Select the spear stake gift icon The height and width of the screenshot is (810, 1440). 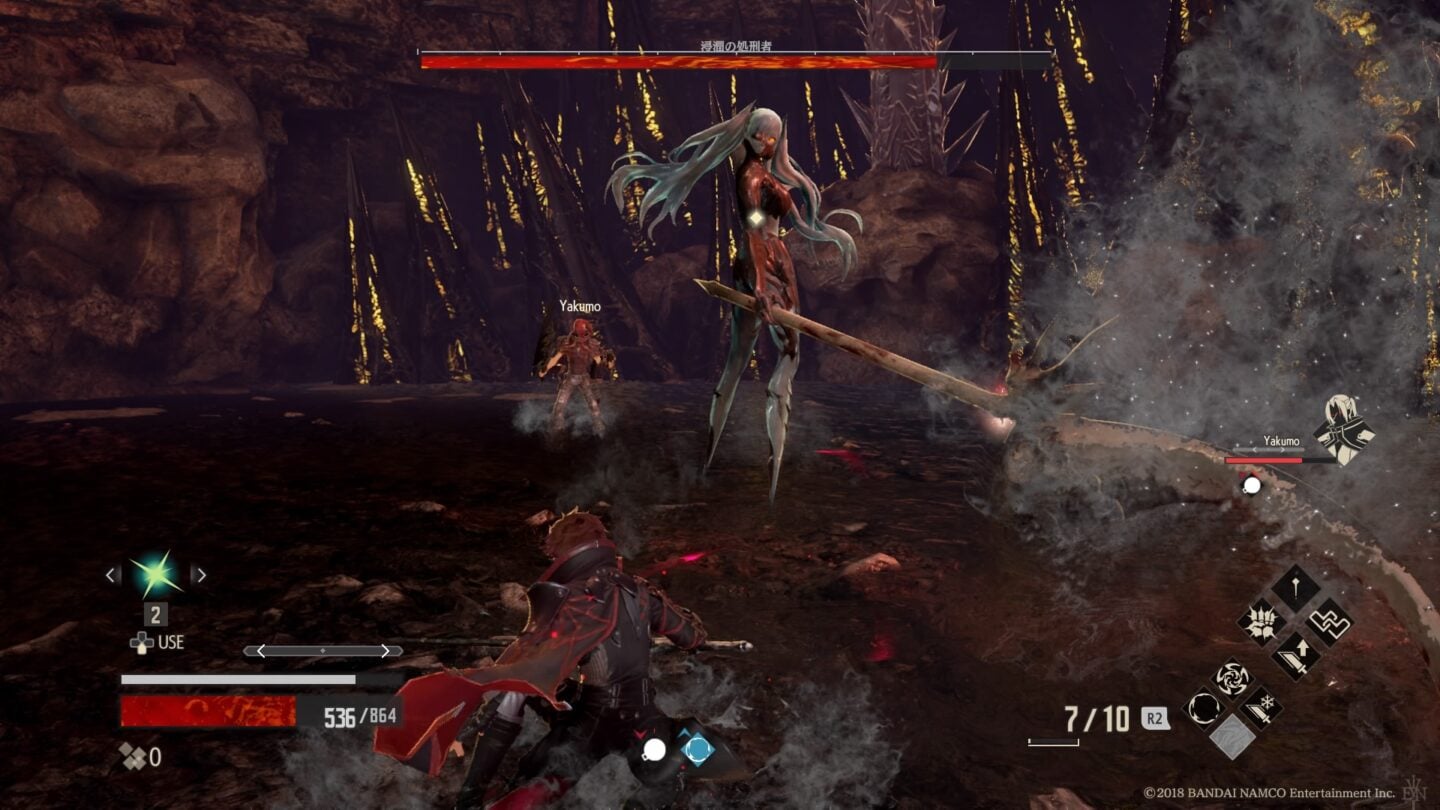(x=1297, y=586)
